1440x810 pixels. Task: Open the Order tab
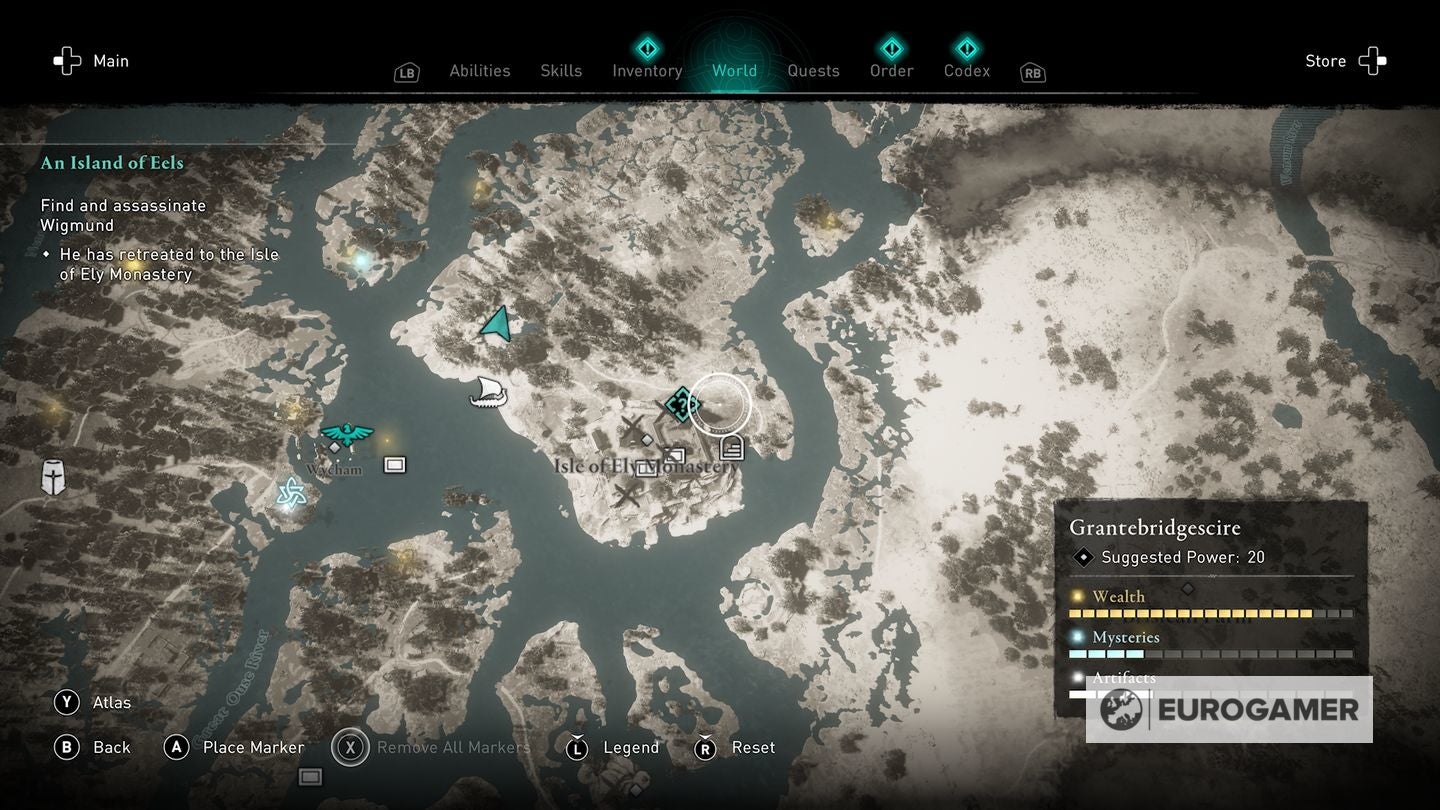(891, 71)
